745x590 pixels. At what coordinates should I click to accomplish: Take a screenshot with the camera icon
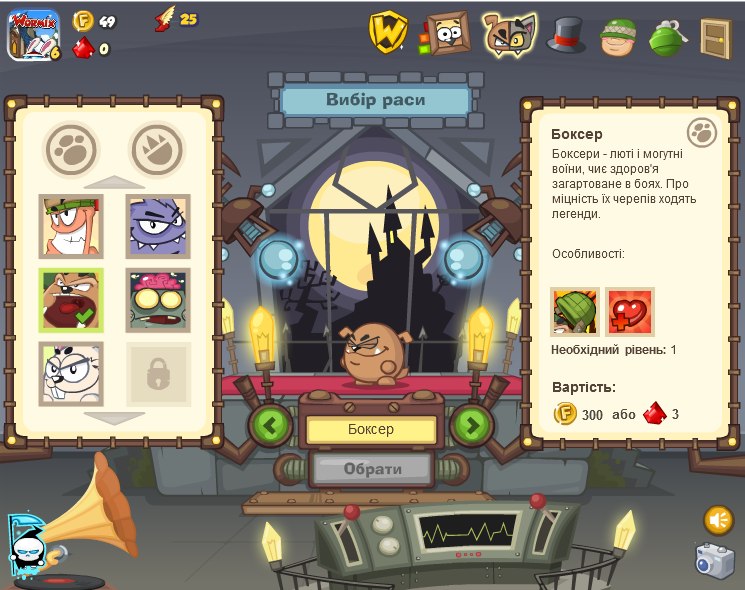point(715,560)
